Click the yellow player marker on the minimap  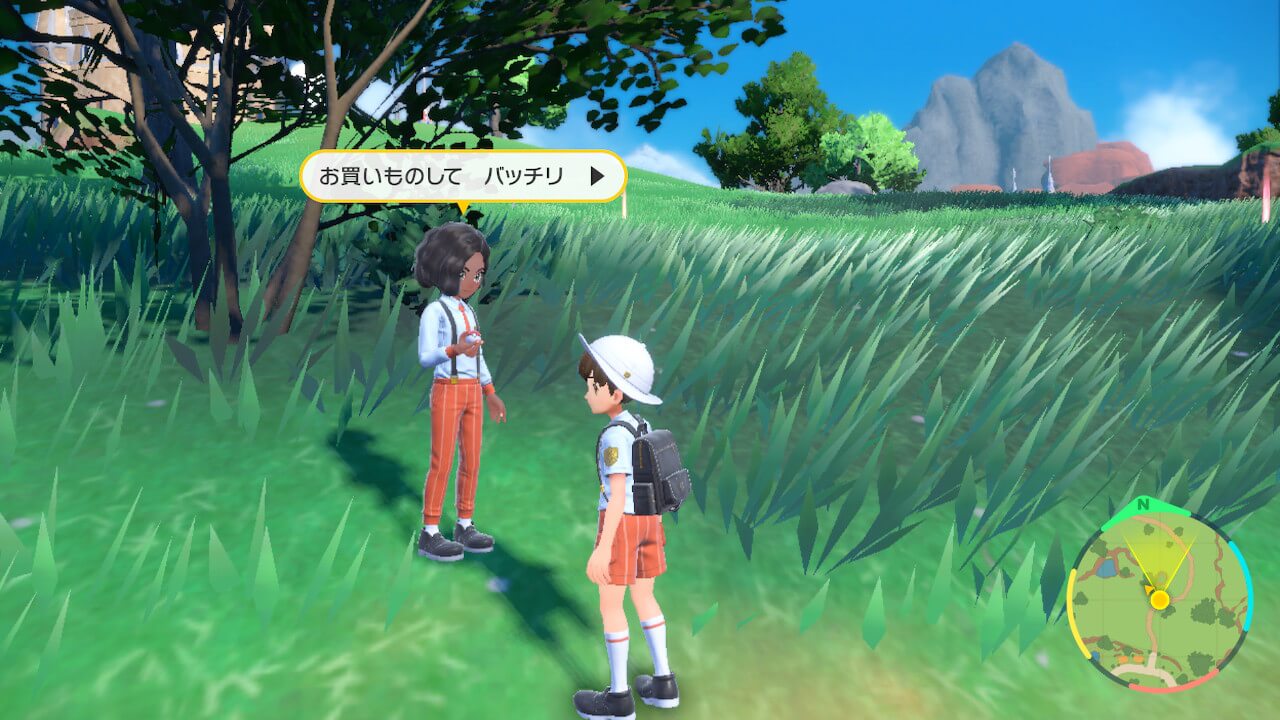pos(1159,599)
